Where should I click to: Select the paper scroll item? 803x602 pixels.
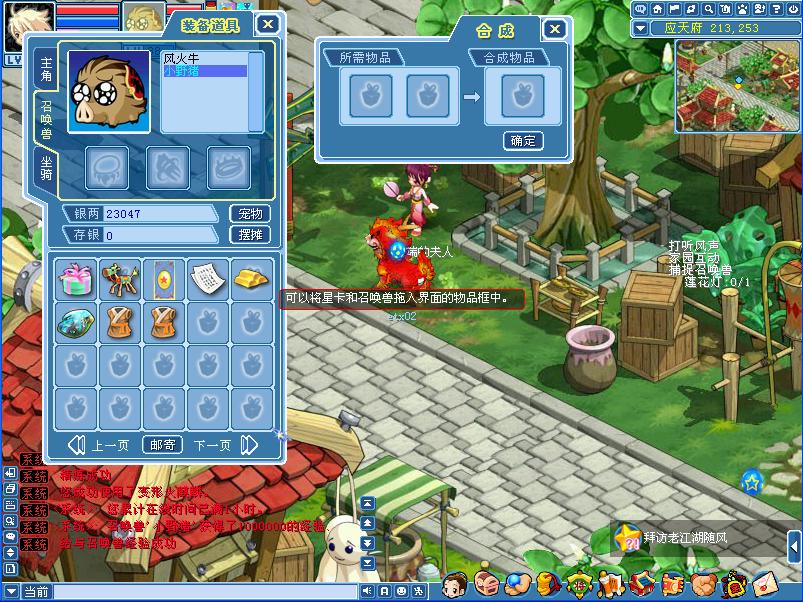pos(207,278)
